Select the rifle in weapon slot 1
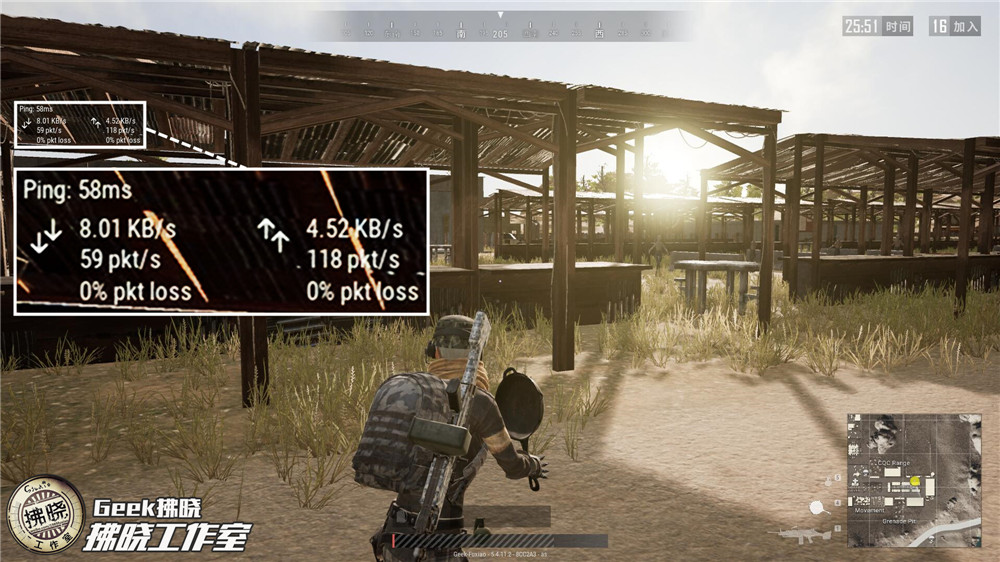Image resolution: width=1000 pixels, height=562 pixels. click(x=806, y=534)
